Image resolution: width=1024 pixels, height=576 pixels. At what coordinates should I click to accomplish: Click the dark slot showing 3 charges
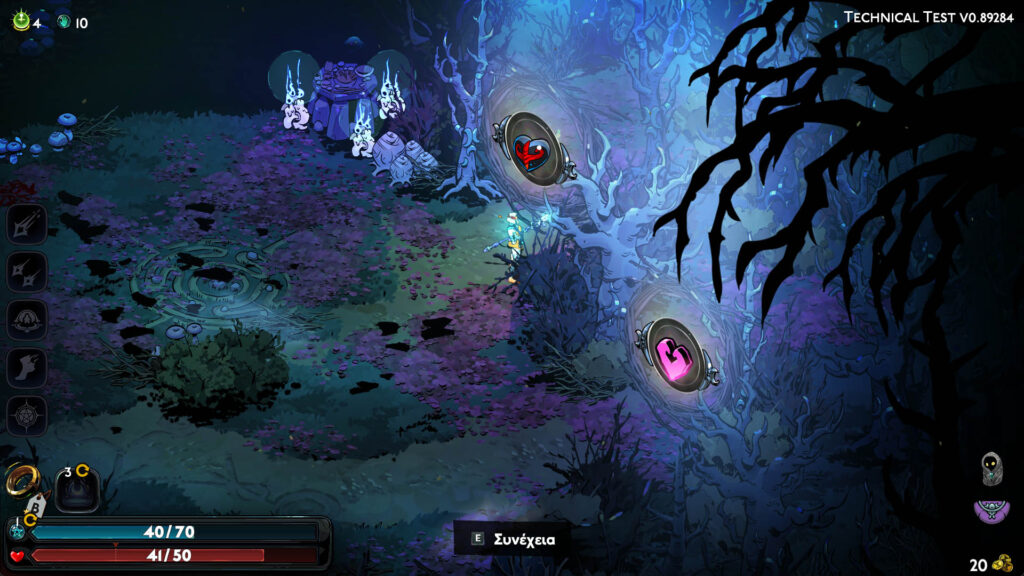point(76,488)
